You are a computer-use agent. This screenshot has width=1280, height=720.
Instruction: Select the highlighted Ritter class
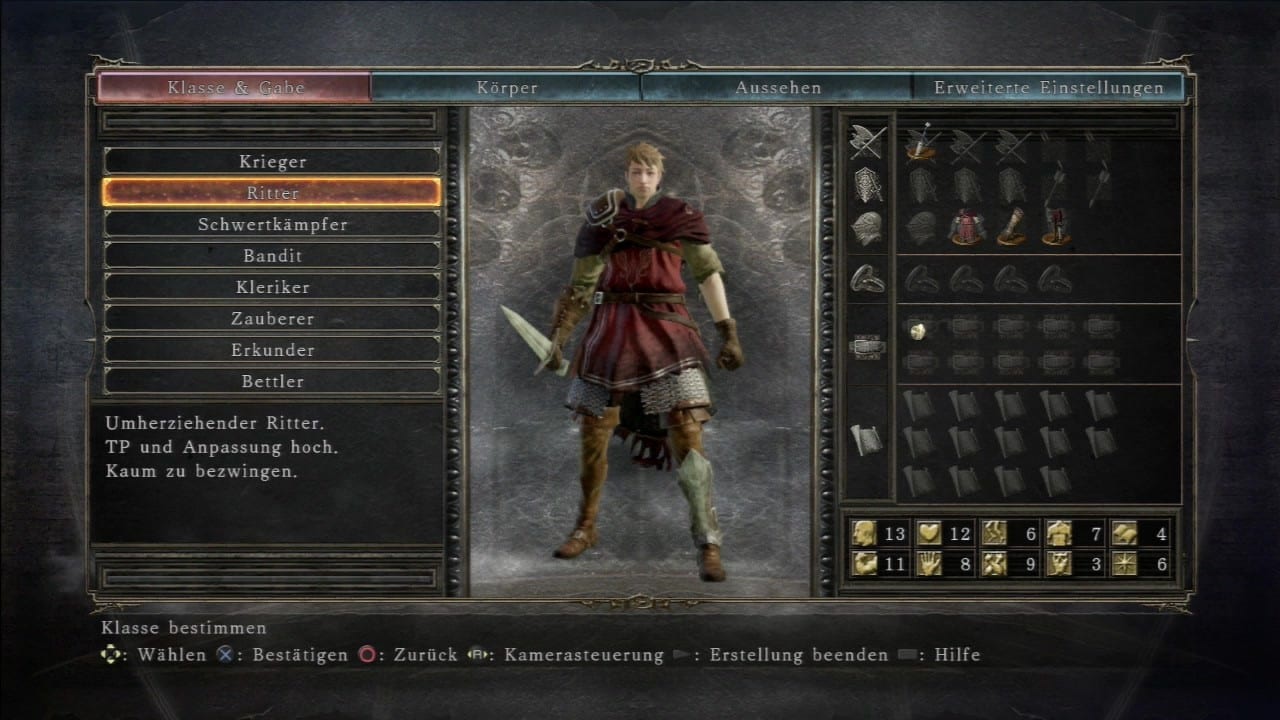click(x=272, y=192)
